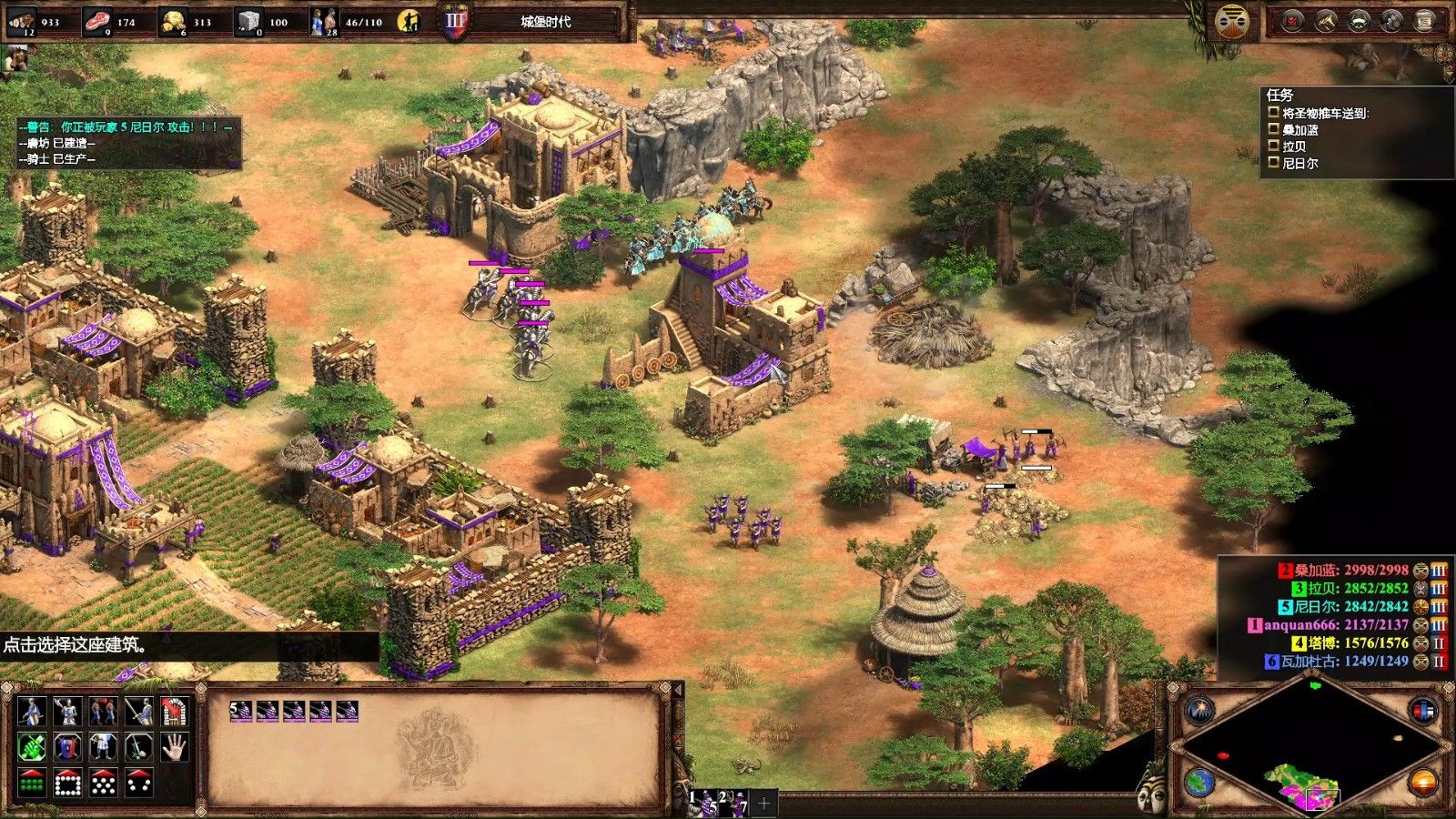Choose the defensive stance shield icon

pyautogui.click(x=67, y=747)
